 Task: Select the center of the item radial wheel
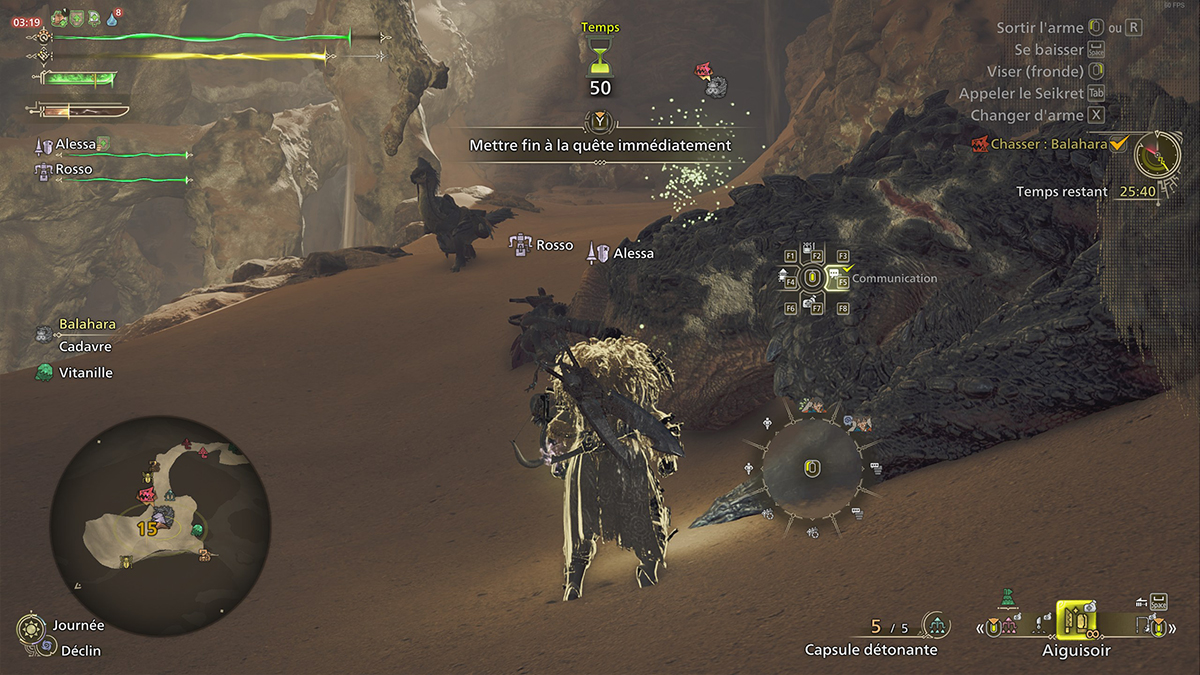point(811,468)
